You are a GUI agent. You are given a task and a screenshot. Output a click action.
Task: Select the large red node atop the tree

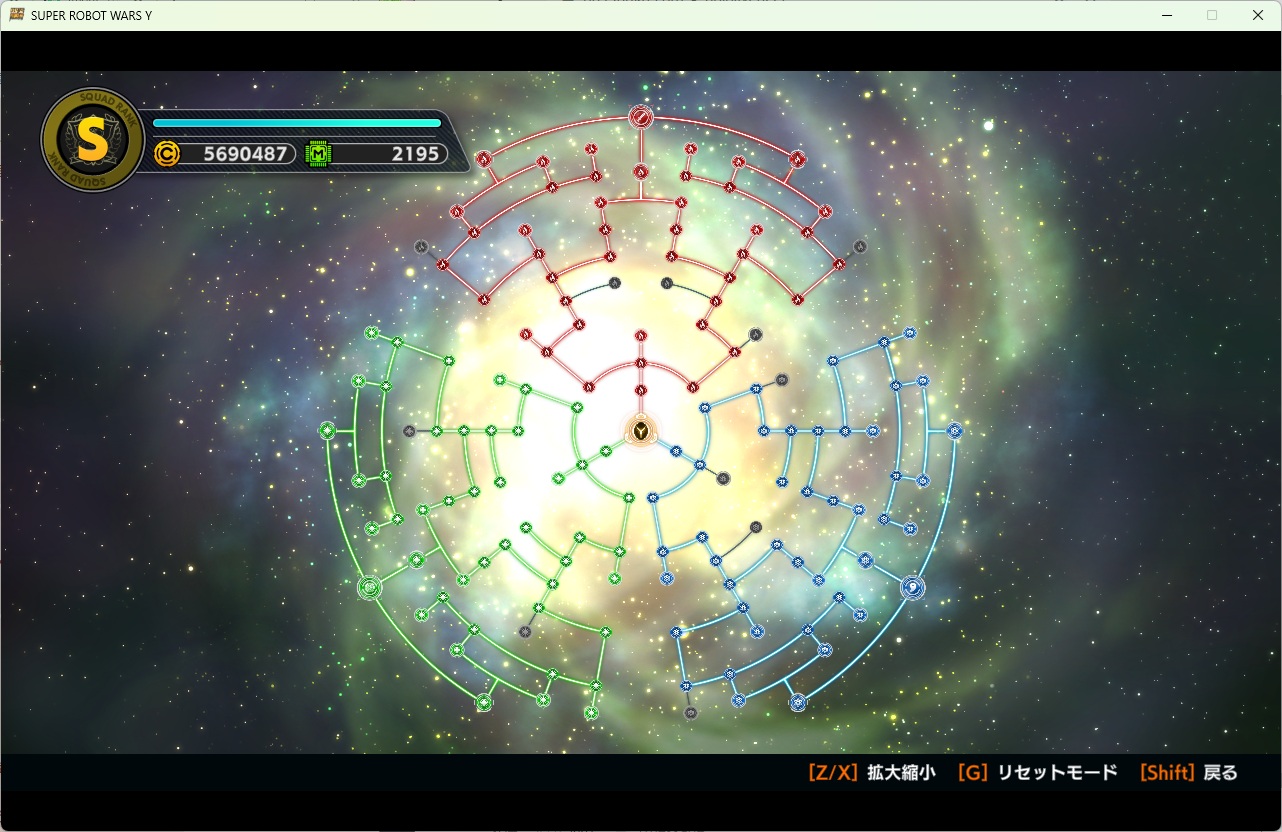coord(641,118)
